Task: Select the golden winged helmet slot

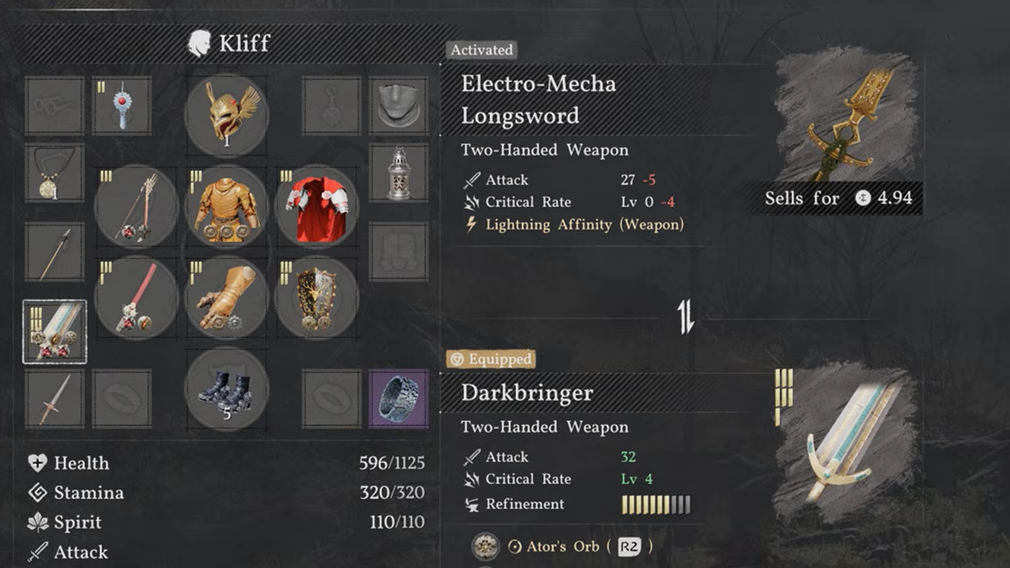Action: click(226, 114)
